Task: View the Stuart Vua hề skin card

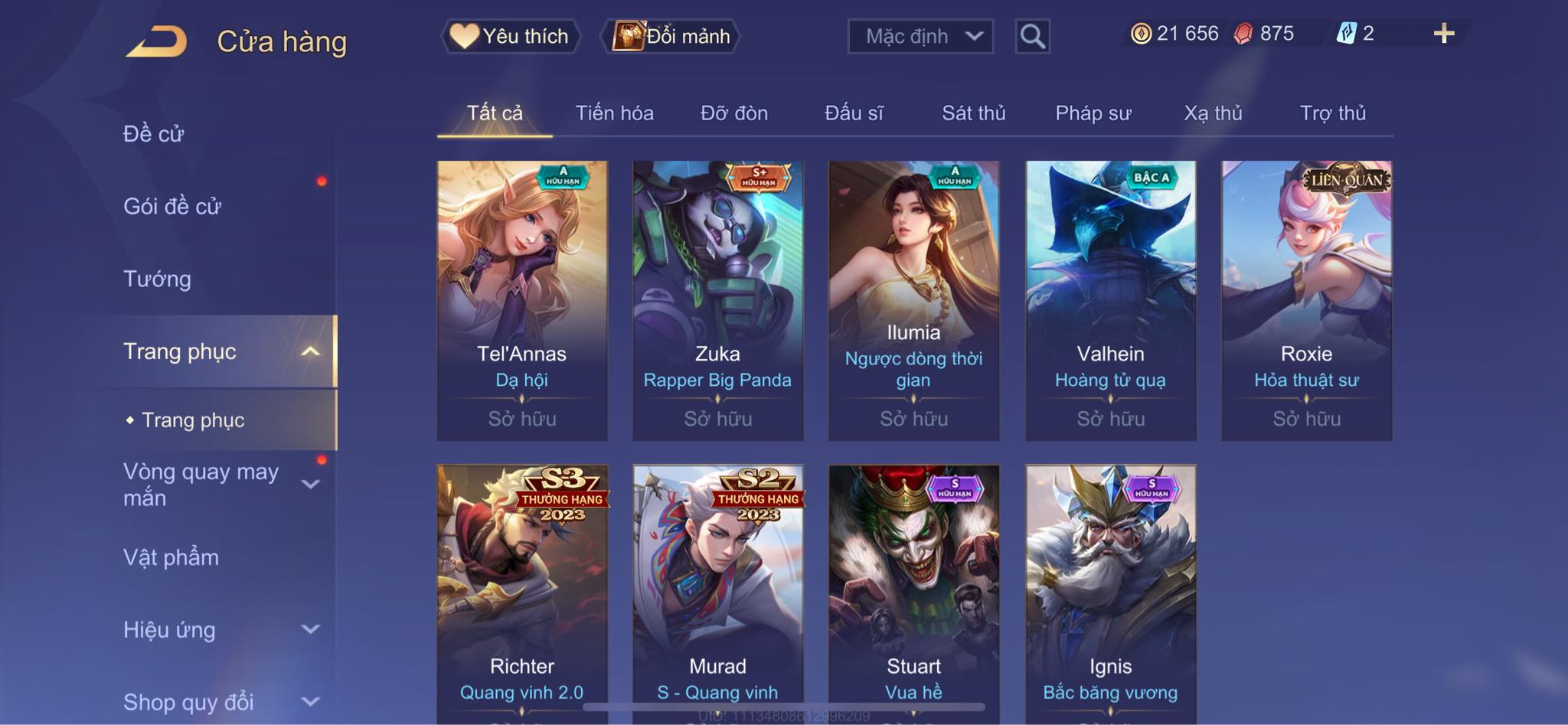Action: [x=913, y=589]
